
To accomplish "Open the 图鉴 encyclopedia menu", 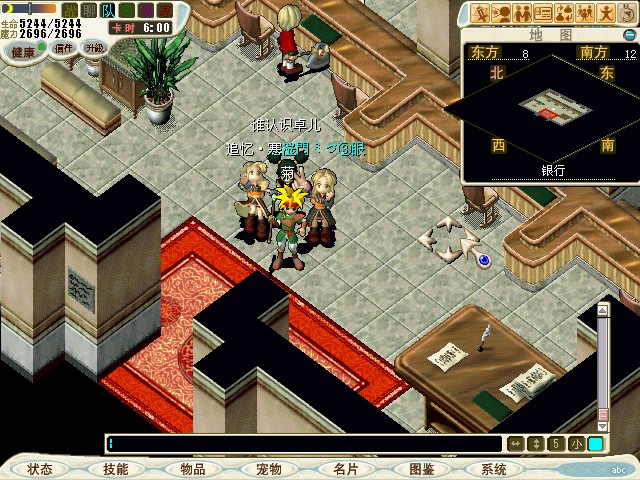I will (421, 469).
